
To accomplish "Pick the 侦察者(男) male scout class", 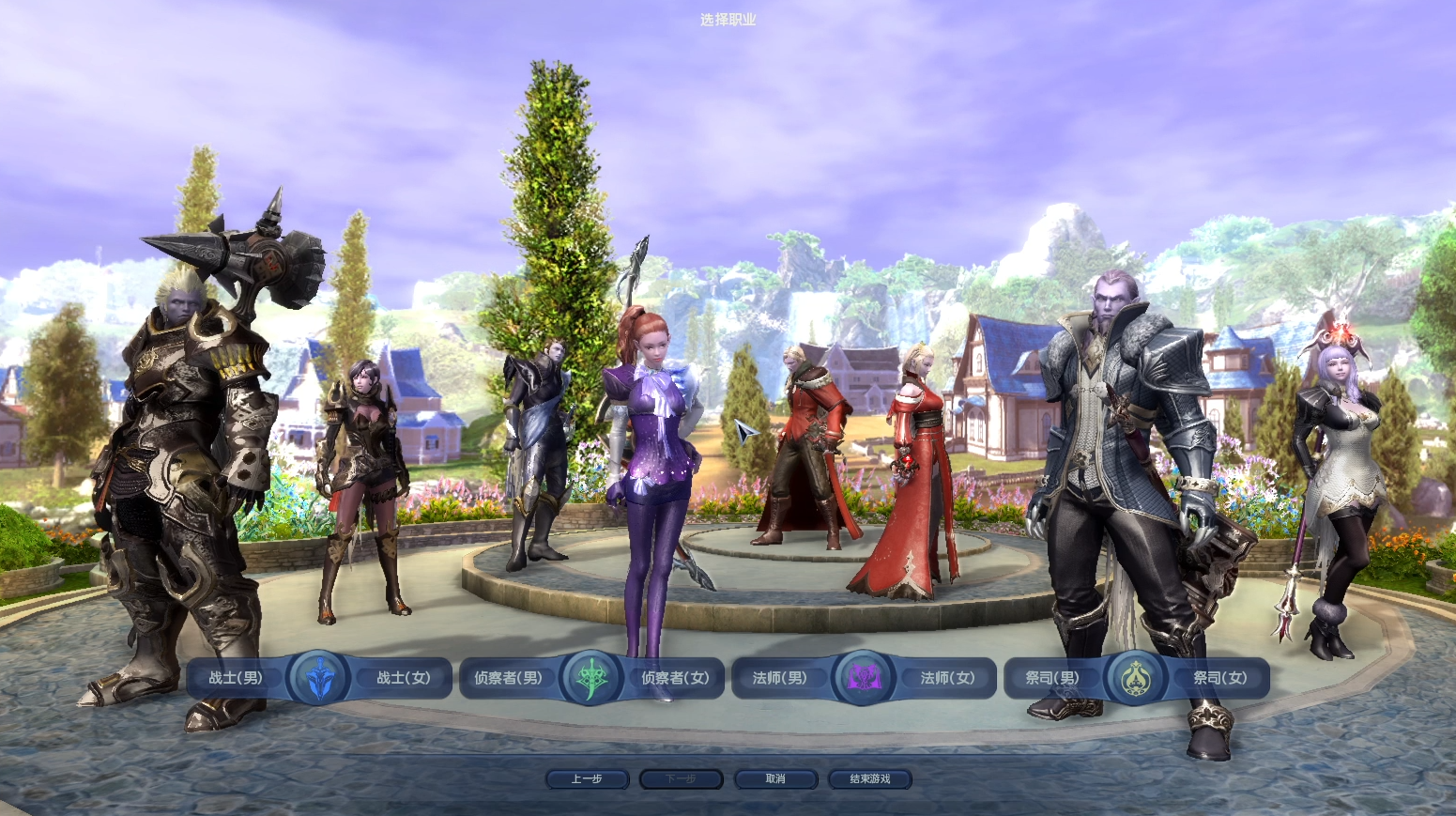I will [508, 678].
